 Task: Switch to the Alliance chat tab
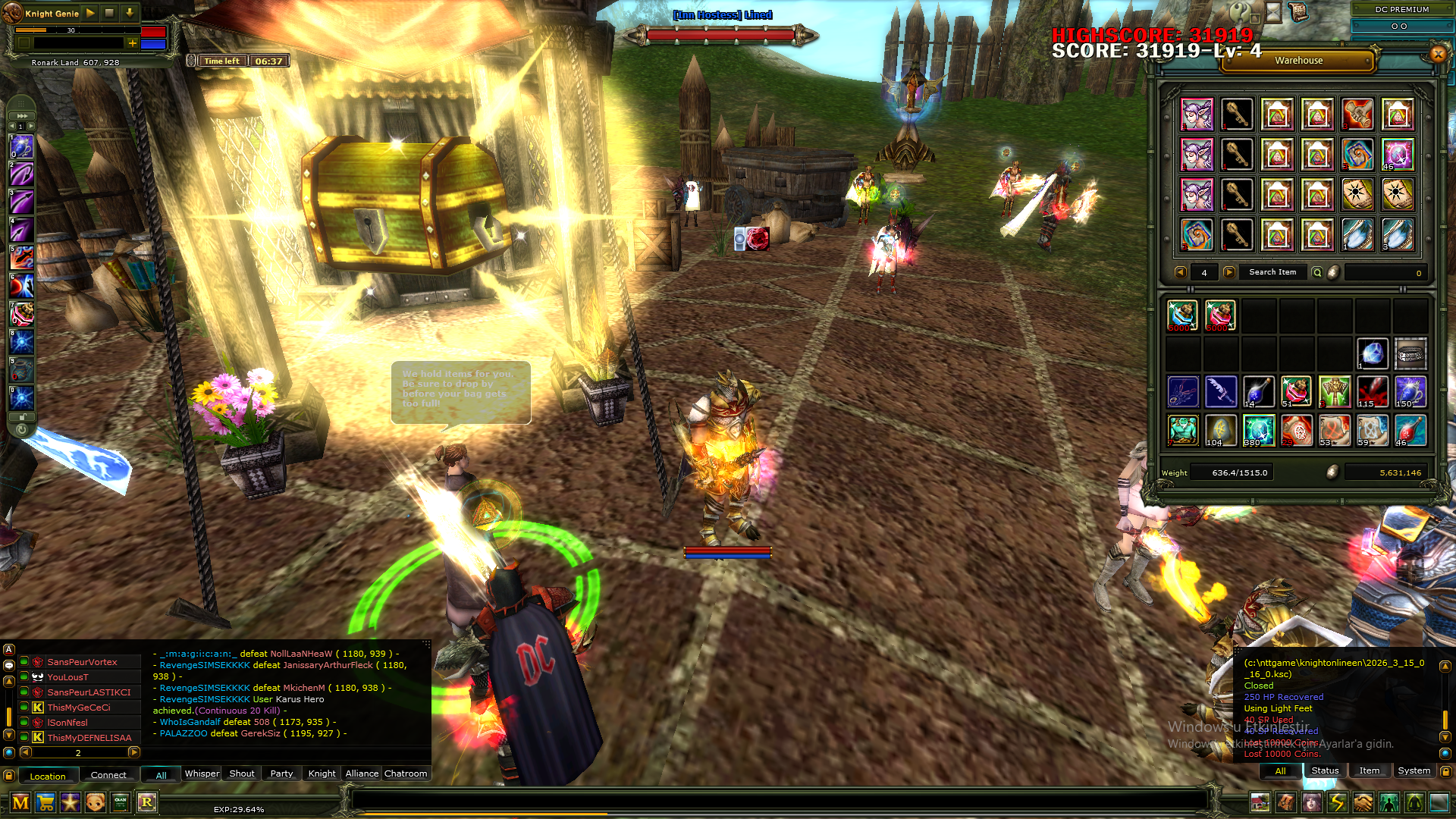pyautogui.click(x=362, y=773)
